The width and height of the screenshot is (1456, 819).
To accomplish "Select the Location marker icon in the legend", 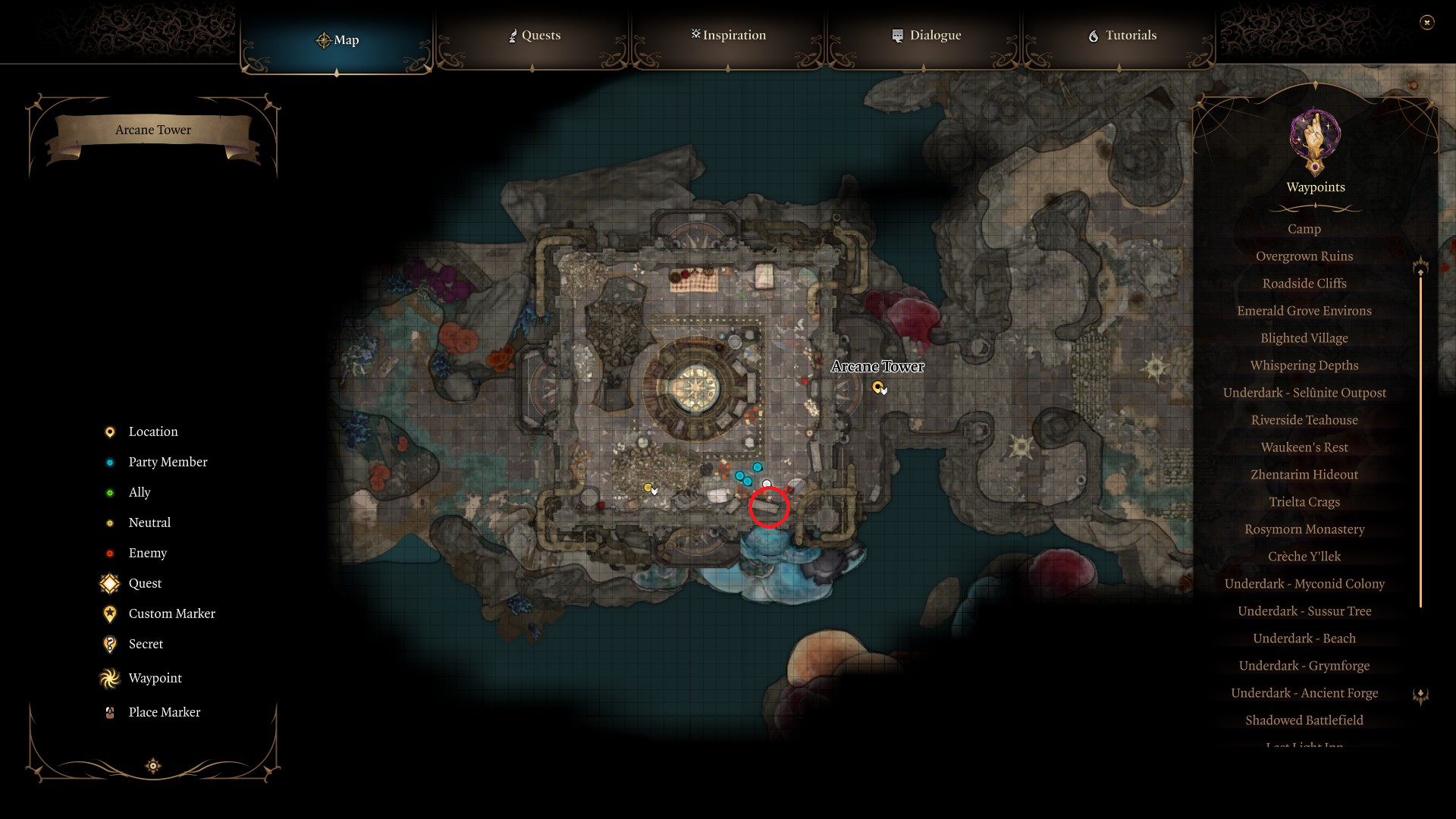I will [x=110, y=431].
